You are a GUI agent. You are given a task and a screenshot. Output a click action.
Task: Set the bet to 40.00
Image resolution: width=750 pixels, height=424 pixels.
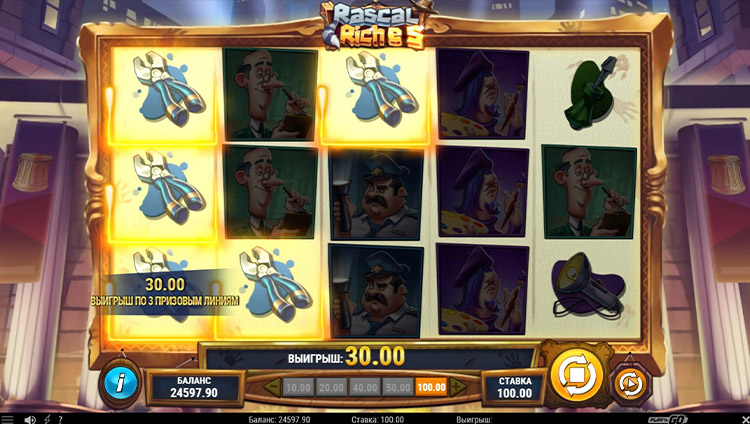[365, 386]
